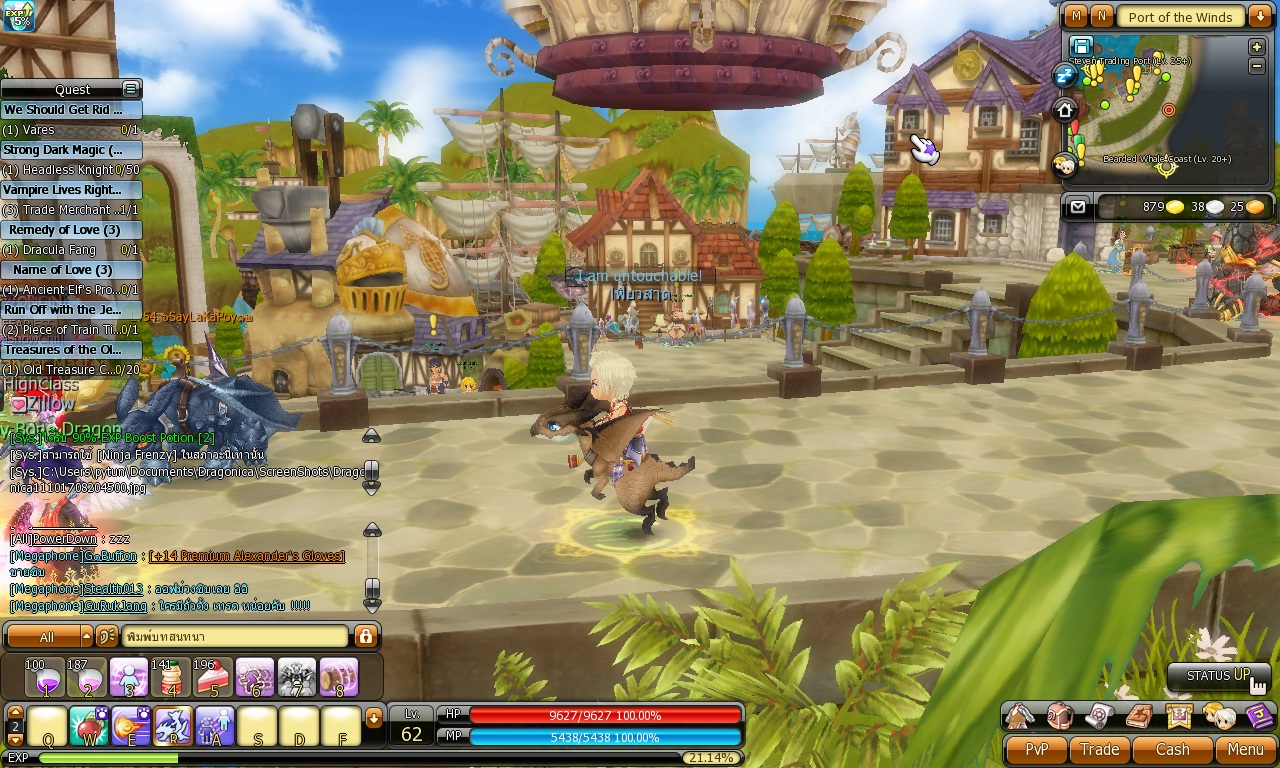Image resolution: width=1280 pixels, height=768 pixels.
Task: Toggle the chat lock button
Action: click(x=365, y=636)
